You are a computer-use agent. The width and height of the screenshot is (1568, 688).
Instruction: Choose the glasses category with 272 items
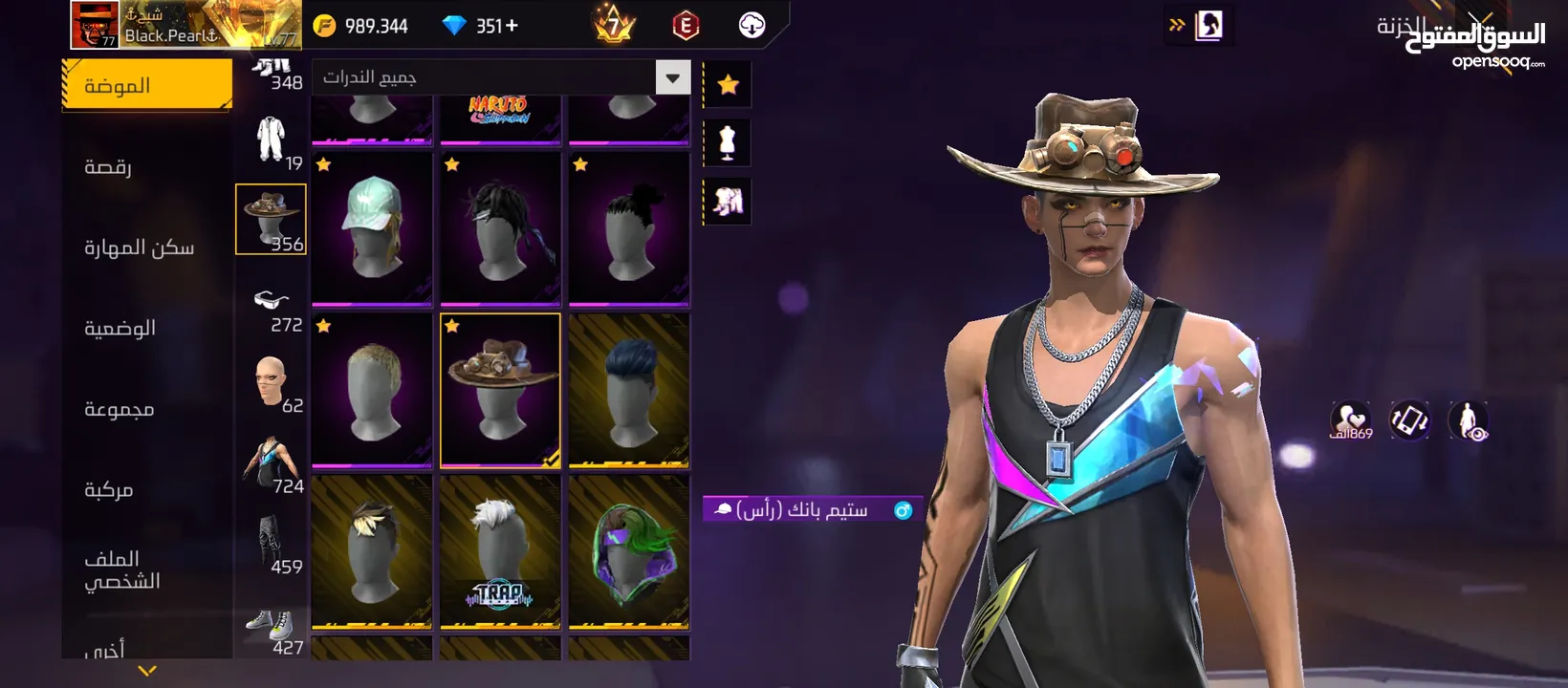pos(272,308)
